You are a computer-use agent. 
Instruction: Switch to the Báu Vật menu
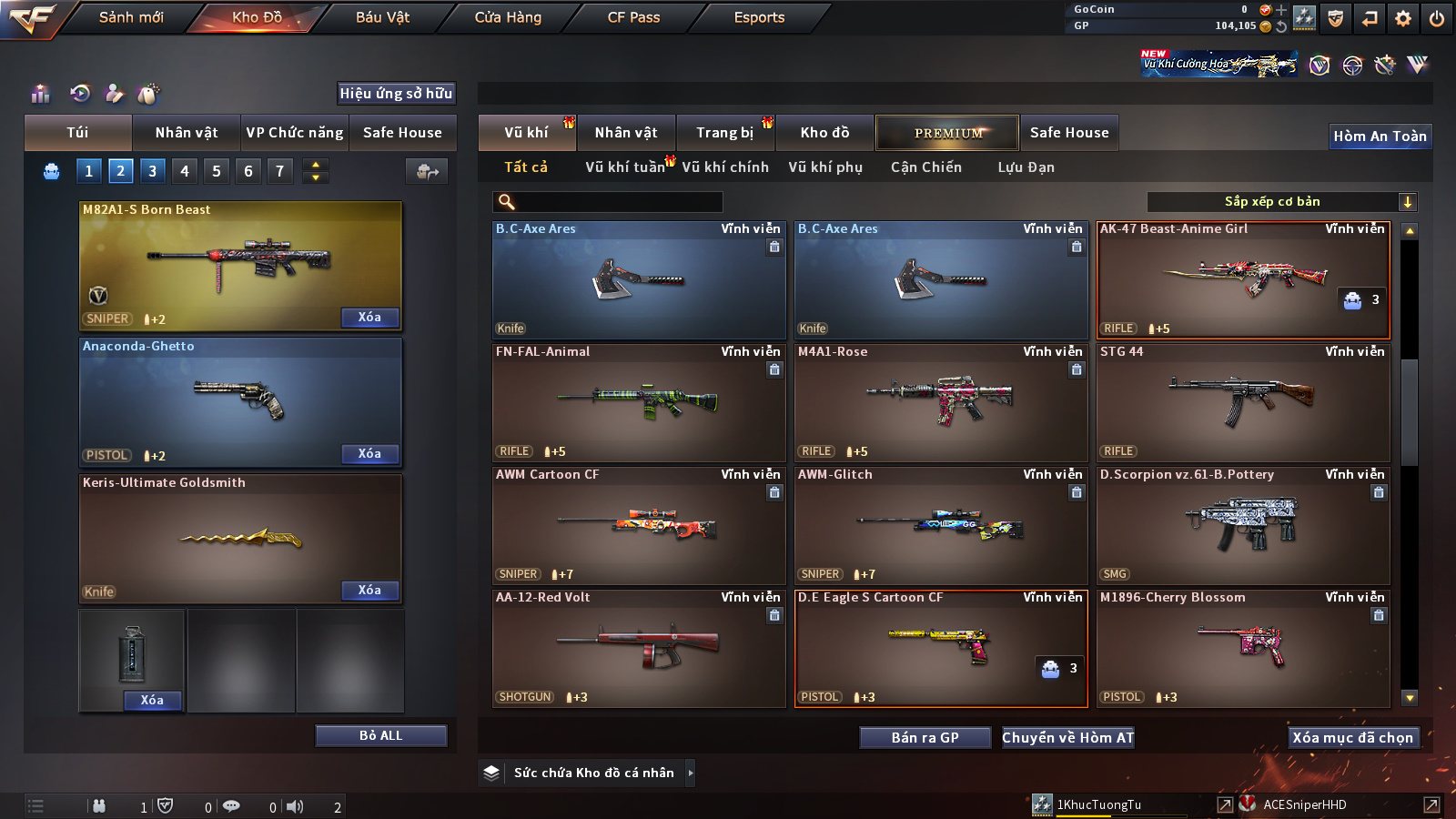pos(382,17)
